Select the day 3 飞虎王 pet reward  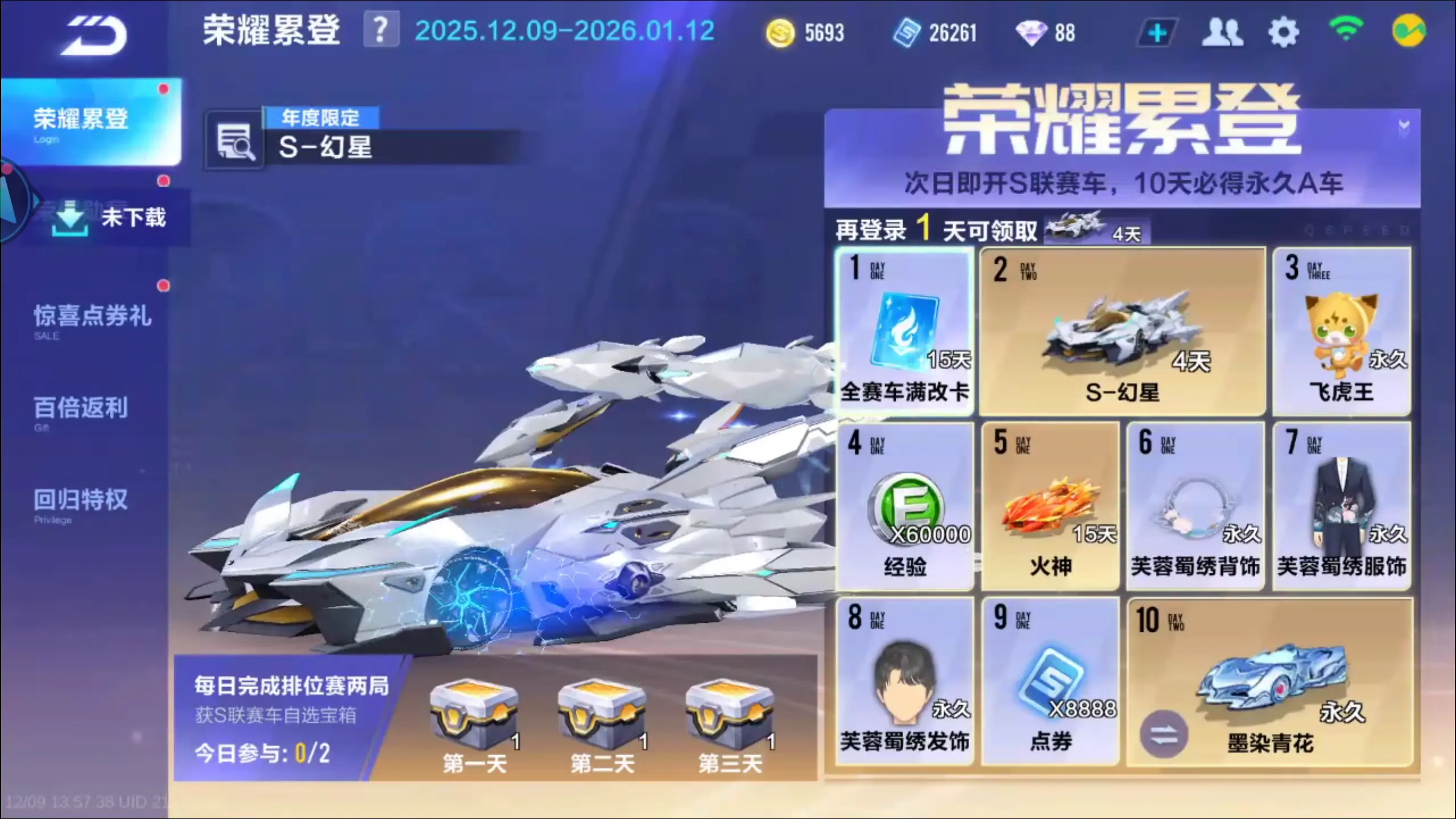coord(1341,332)
